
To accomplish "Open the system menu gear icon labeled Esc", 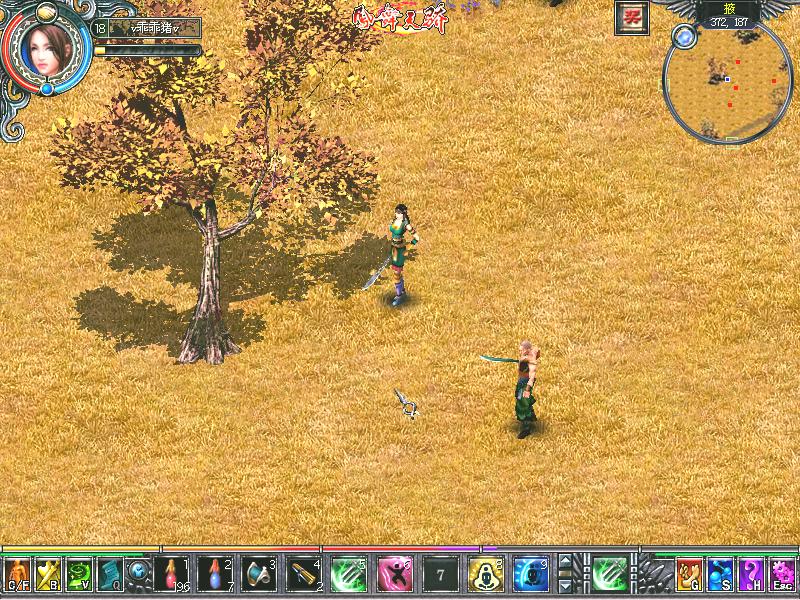I will [x=782, y=574].
